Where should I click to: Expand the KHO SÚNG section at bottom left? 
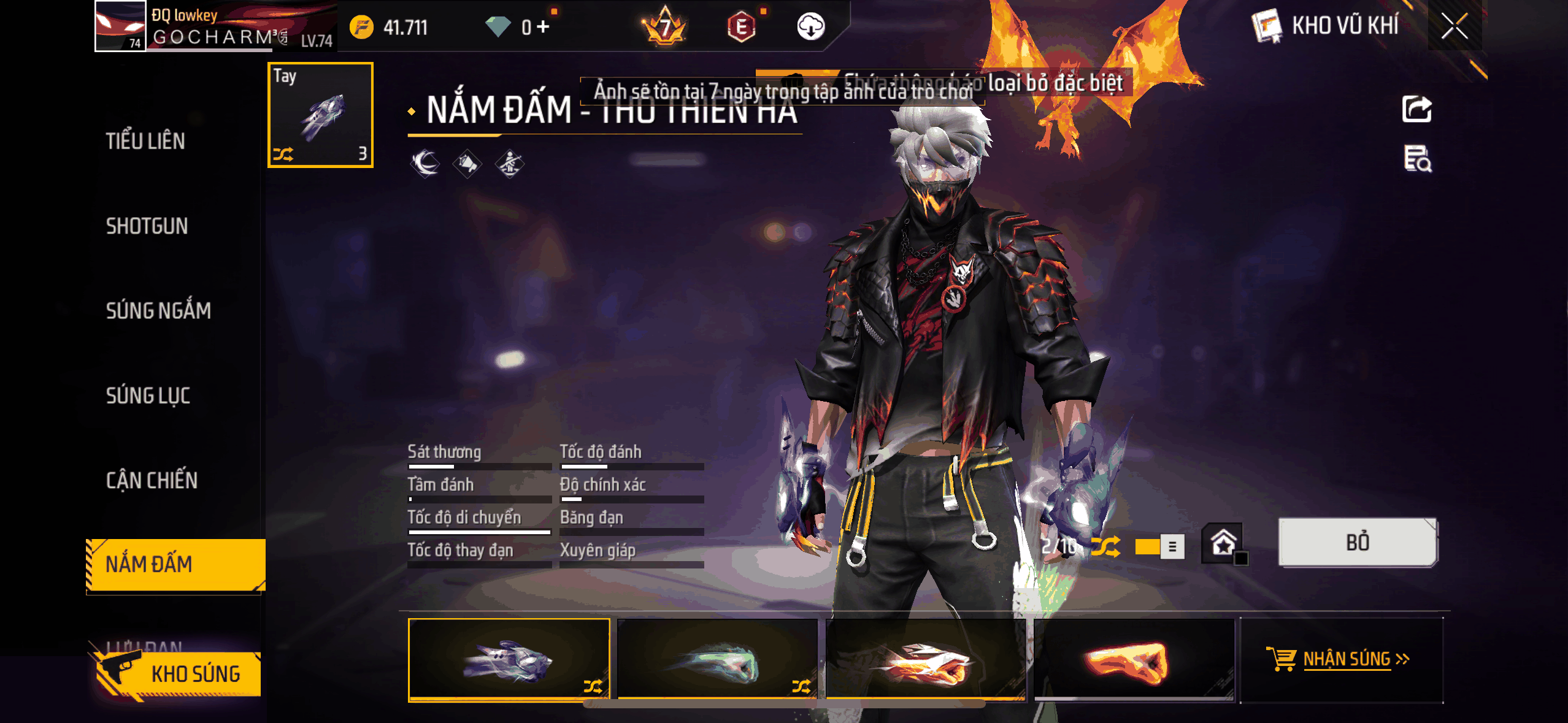click(x=196, y=673)
